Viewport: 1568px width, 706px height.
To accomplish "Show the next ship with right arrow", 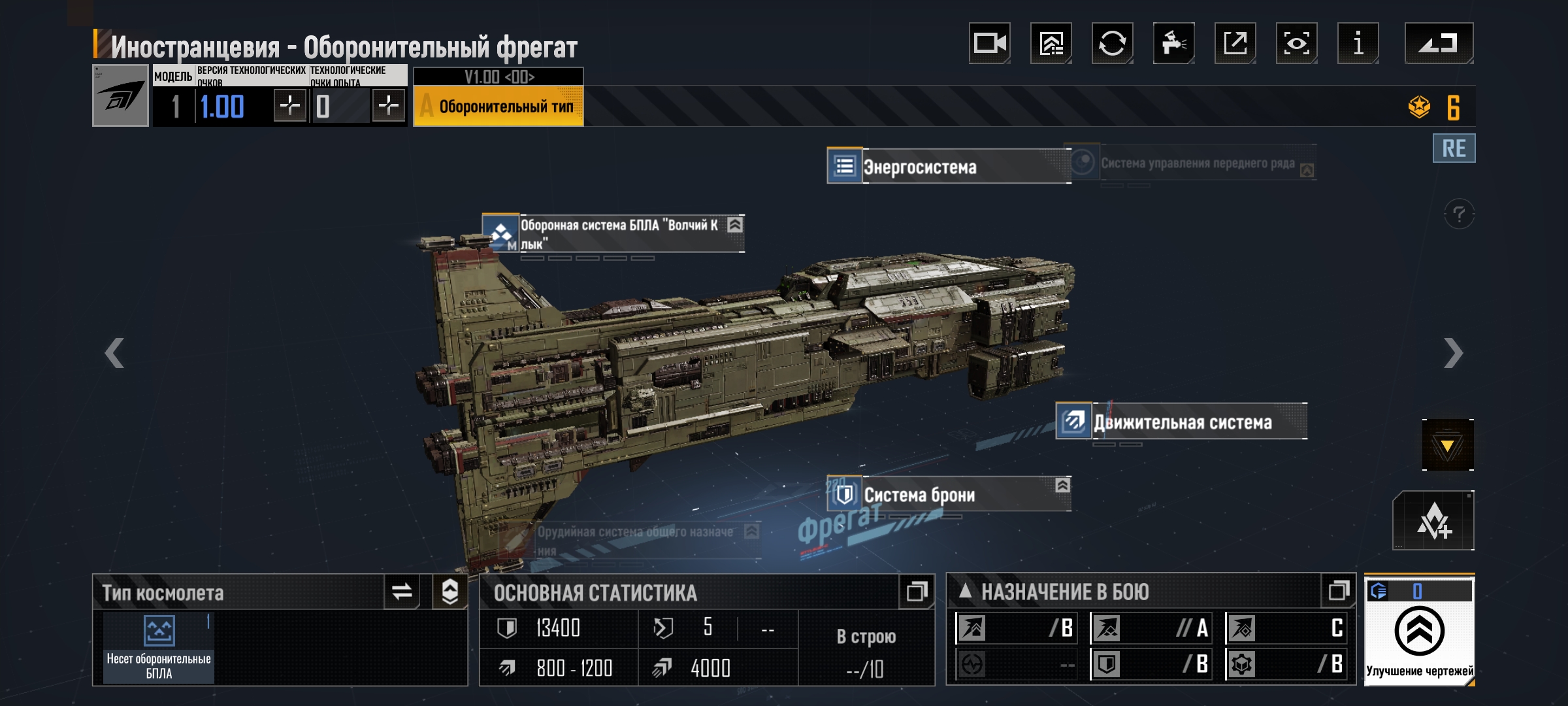I will [1453, 354].
